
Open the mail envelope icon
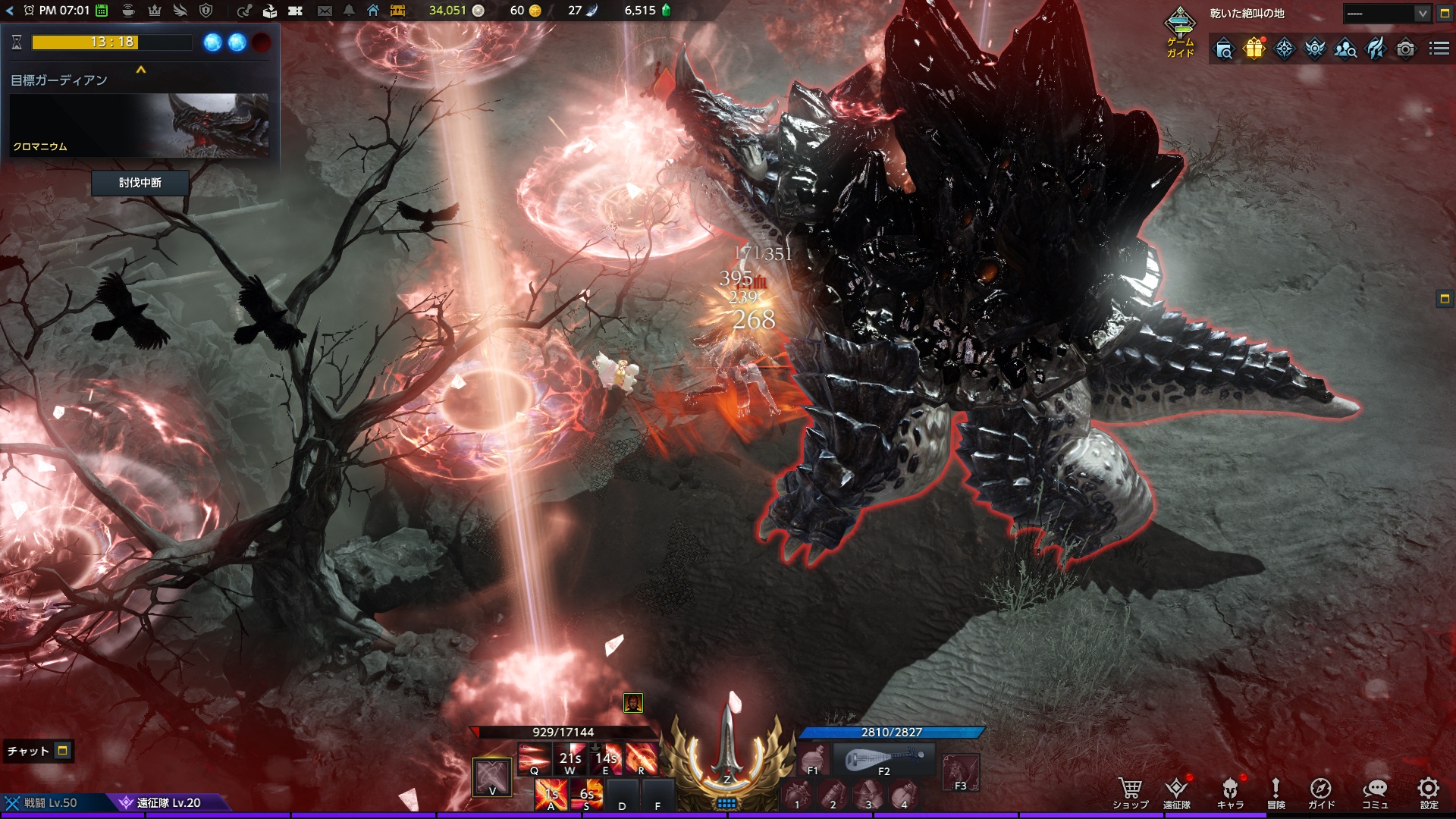pyautogui.click(x=325, y=11)
